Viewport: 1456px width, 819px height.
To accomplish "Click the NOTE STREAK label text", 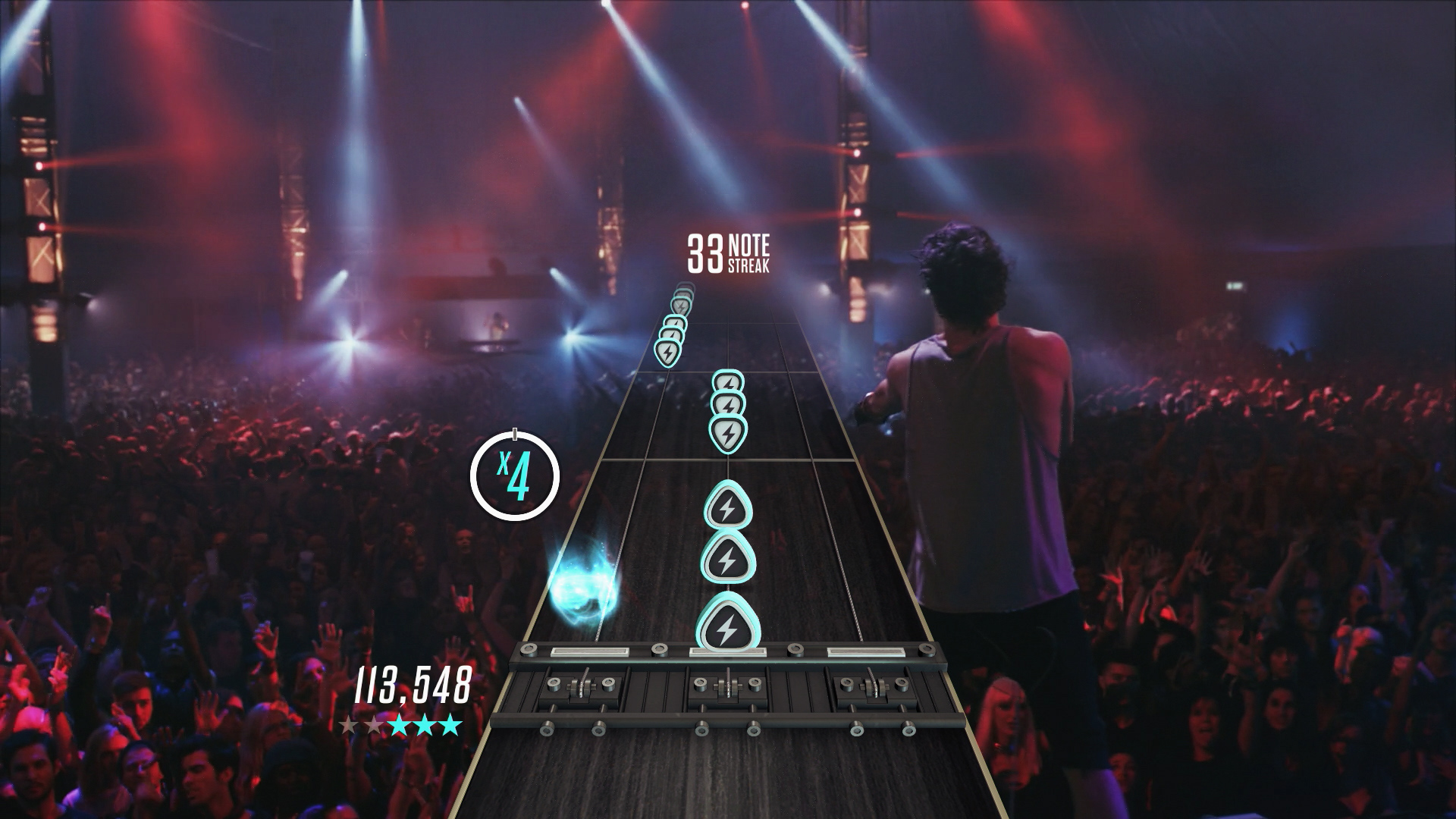I will point(749,253).
